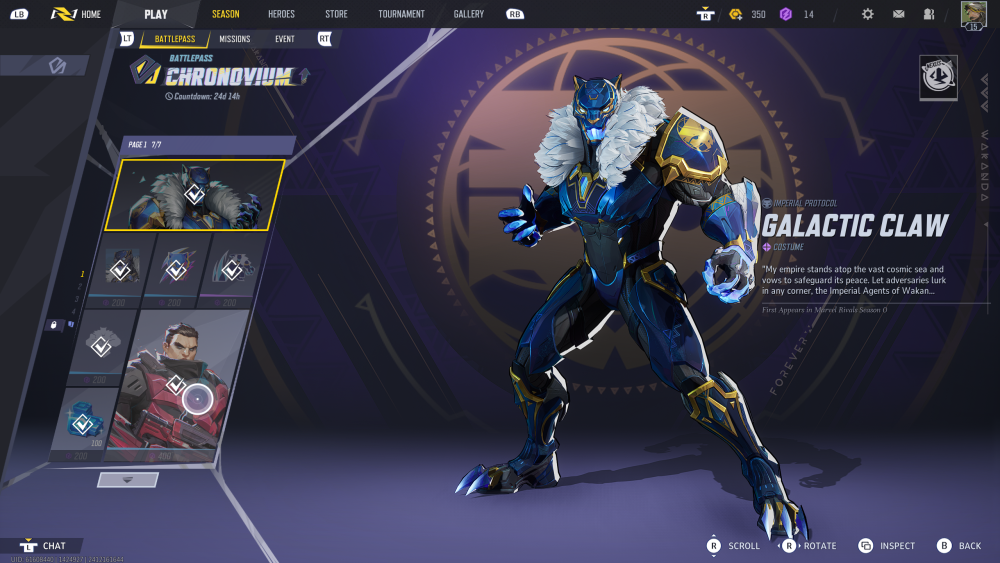This screenshot has width=1000, height=563.
Task: Open the Play menu
Action: click(156, 14)
